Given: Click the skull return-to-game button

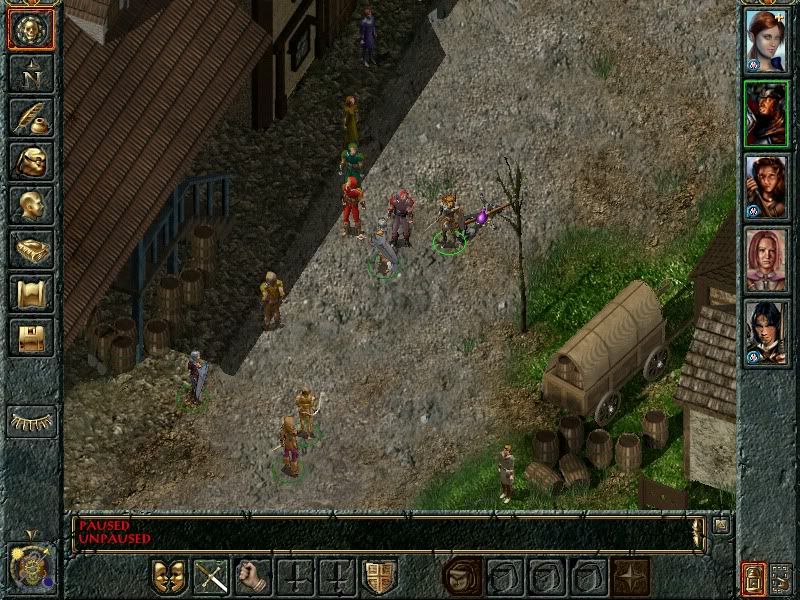Looking at the screenshot, I should pyautogui.click(x=30, y=30).
